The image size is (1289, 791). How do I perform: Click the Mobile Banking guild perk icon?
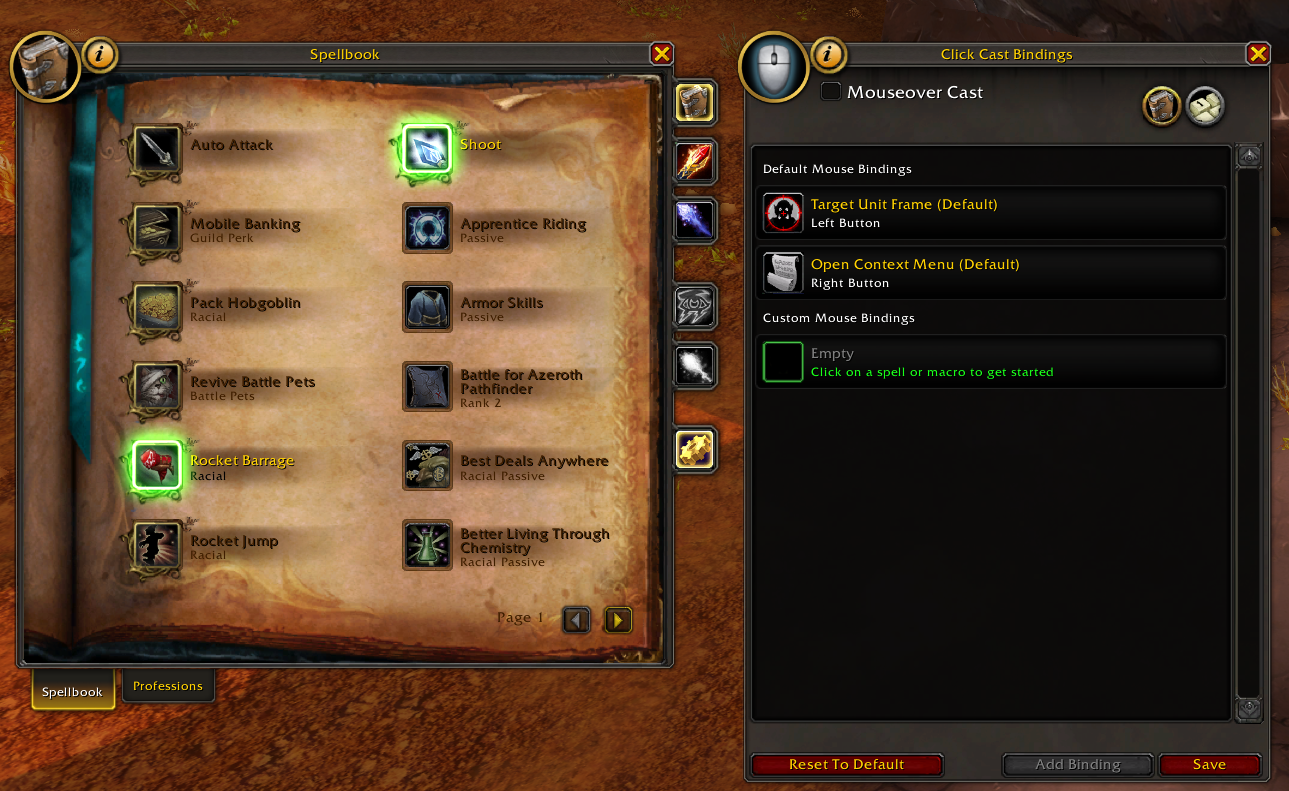[x=155, y=230]
